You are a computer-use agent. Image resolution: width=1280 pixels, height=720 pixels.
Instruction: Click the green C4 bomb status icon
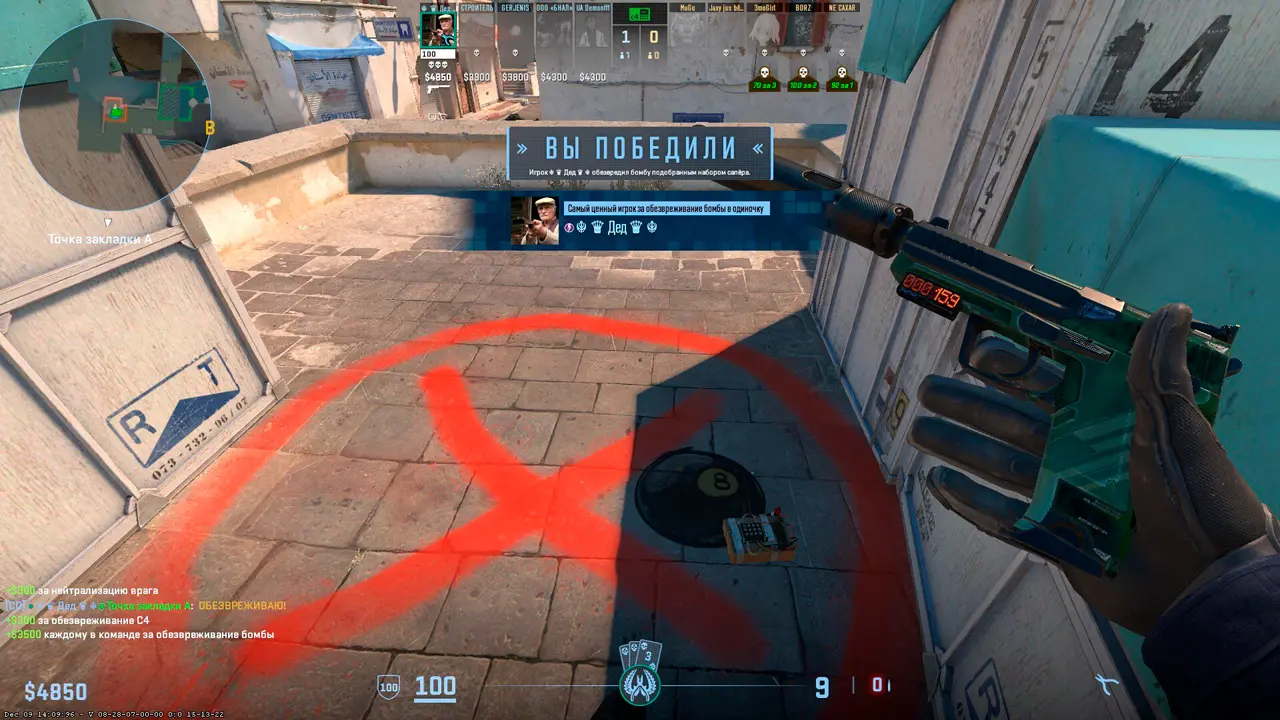click(639, 14)
